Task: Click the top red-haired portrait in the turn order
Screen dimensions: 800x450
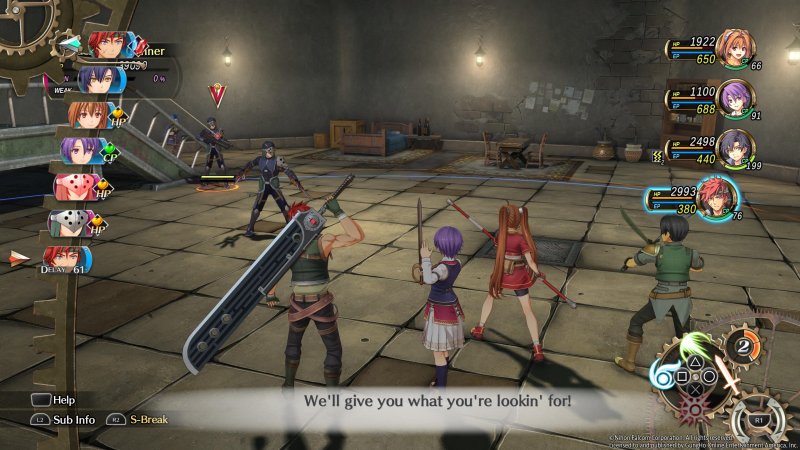Action: [x=103, y=45]
